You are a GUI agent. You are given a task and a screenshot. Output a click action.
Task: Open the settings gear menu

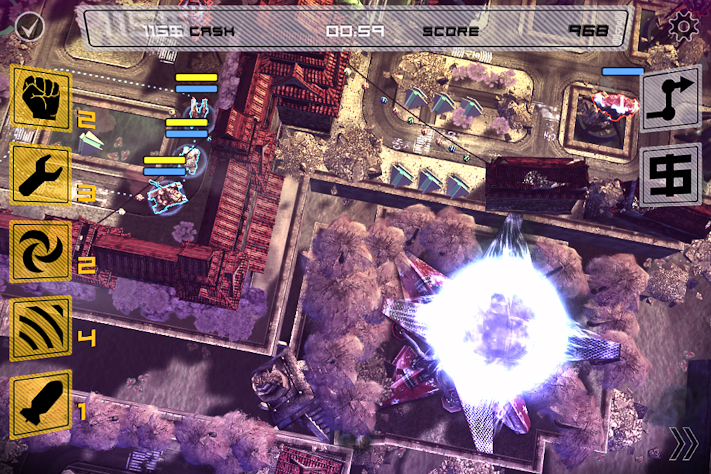point(685,26)
